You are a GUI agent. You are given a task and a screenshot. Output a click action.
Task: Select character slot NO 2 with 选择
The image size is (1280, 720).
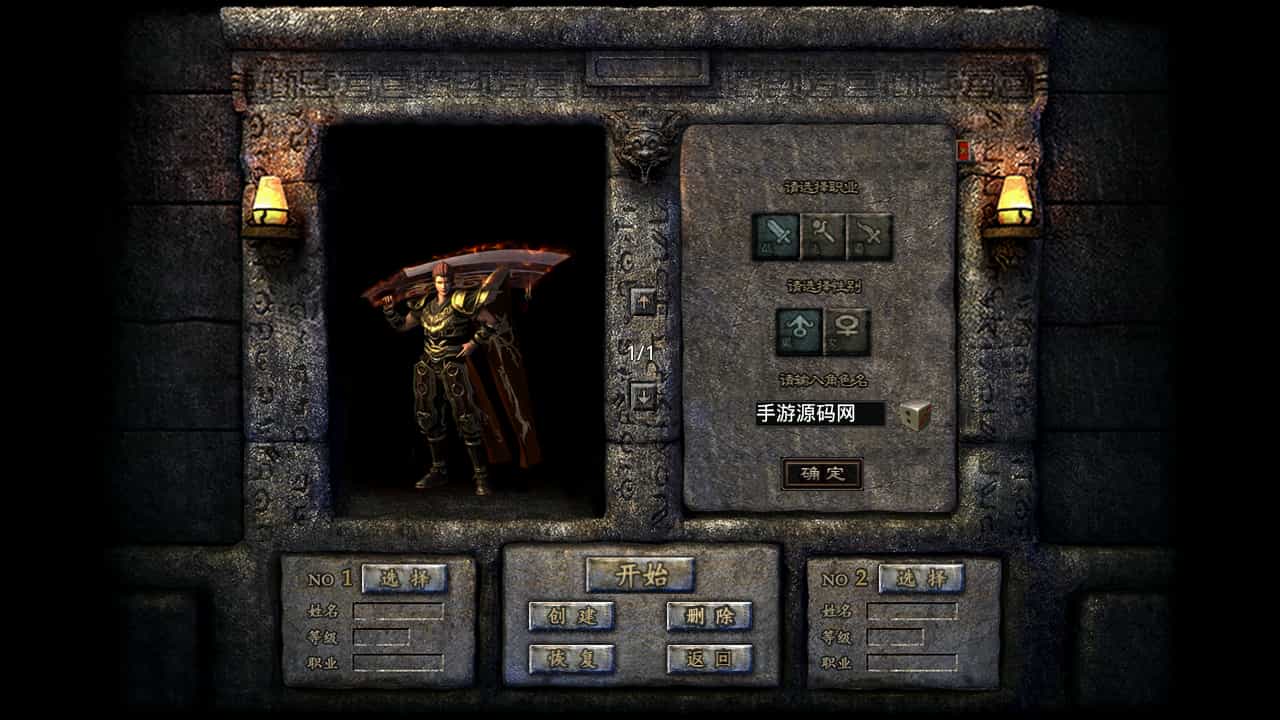(921, 578)
